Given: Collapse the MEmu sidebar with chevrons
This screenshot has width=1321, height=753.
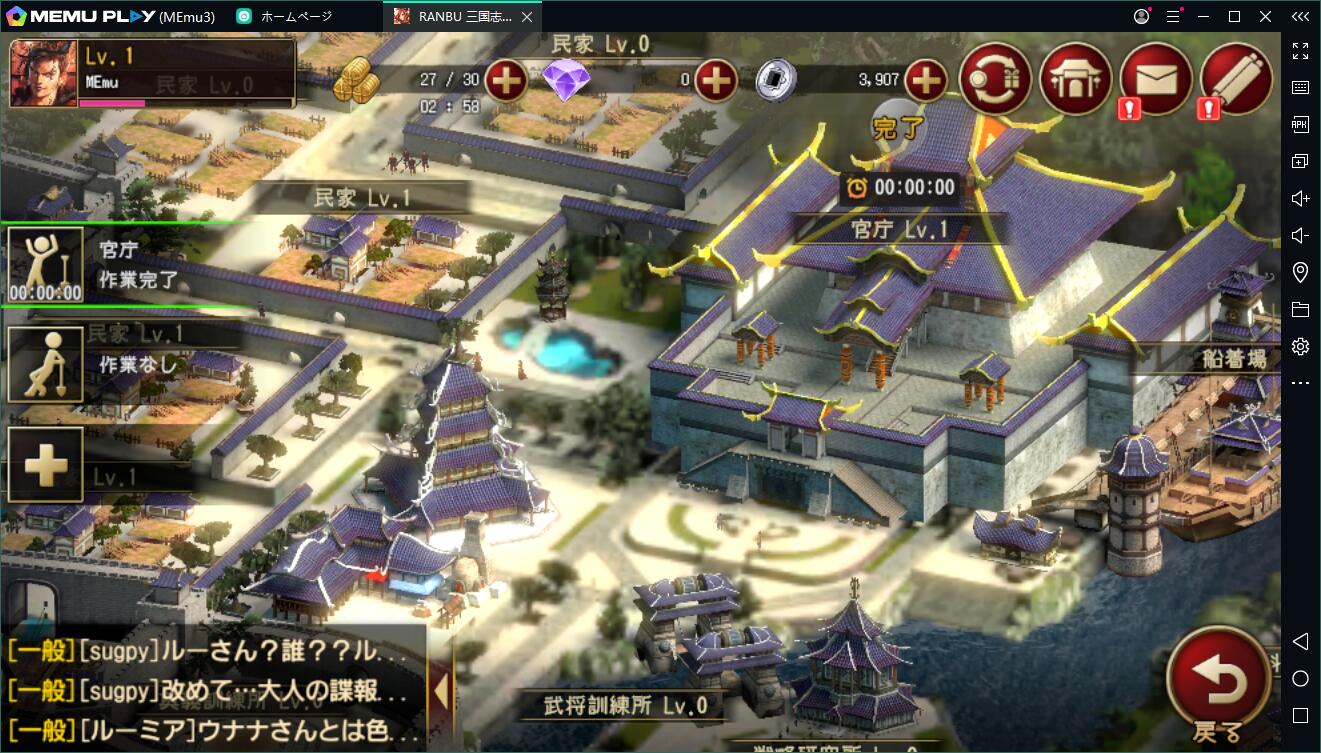Looking at the screenshot, I should [1300, 16].
